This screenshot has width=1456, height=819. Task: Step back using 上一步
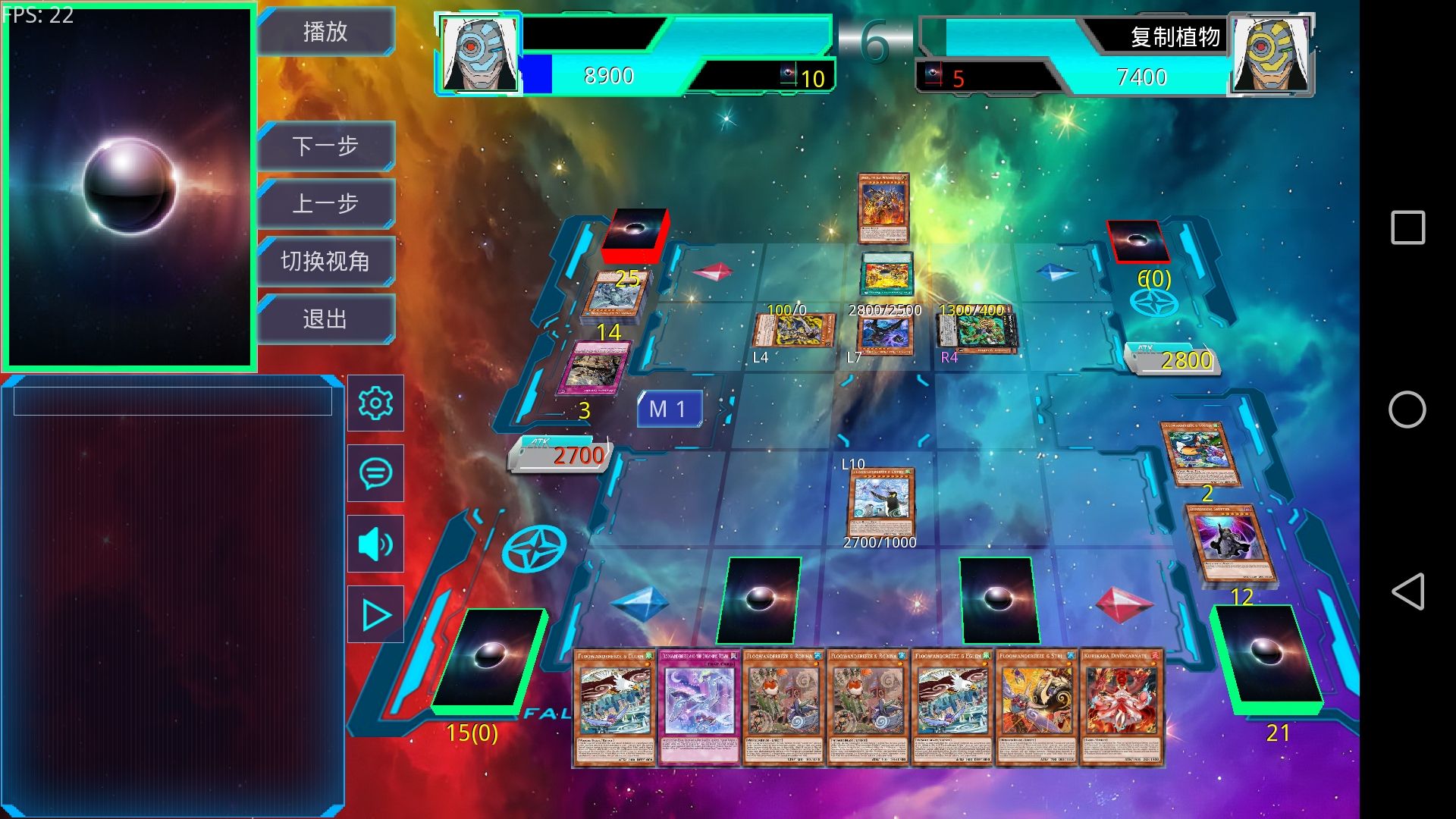click(325, 203)
